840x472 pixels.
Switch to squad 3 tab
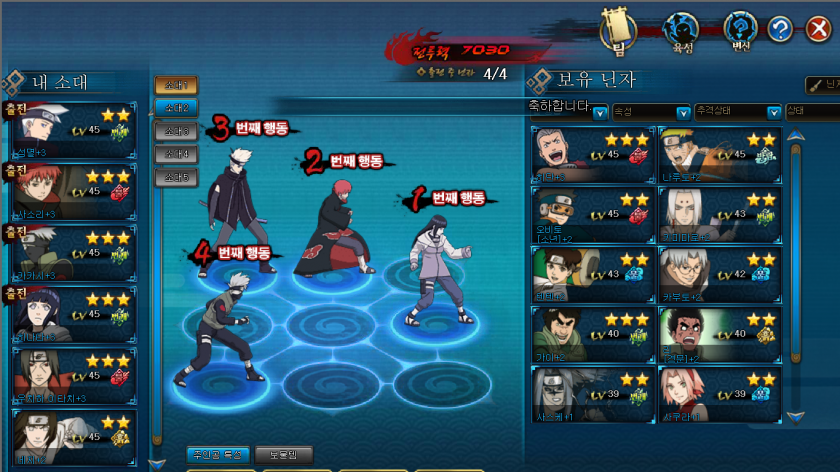coord(176,132)
